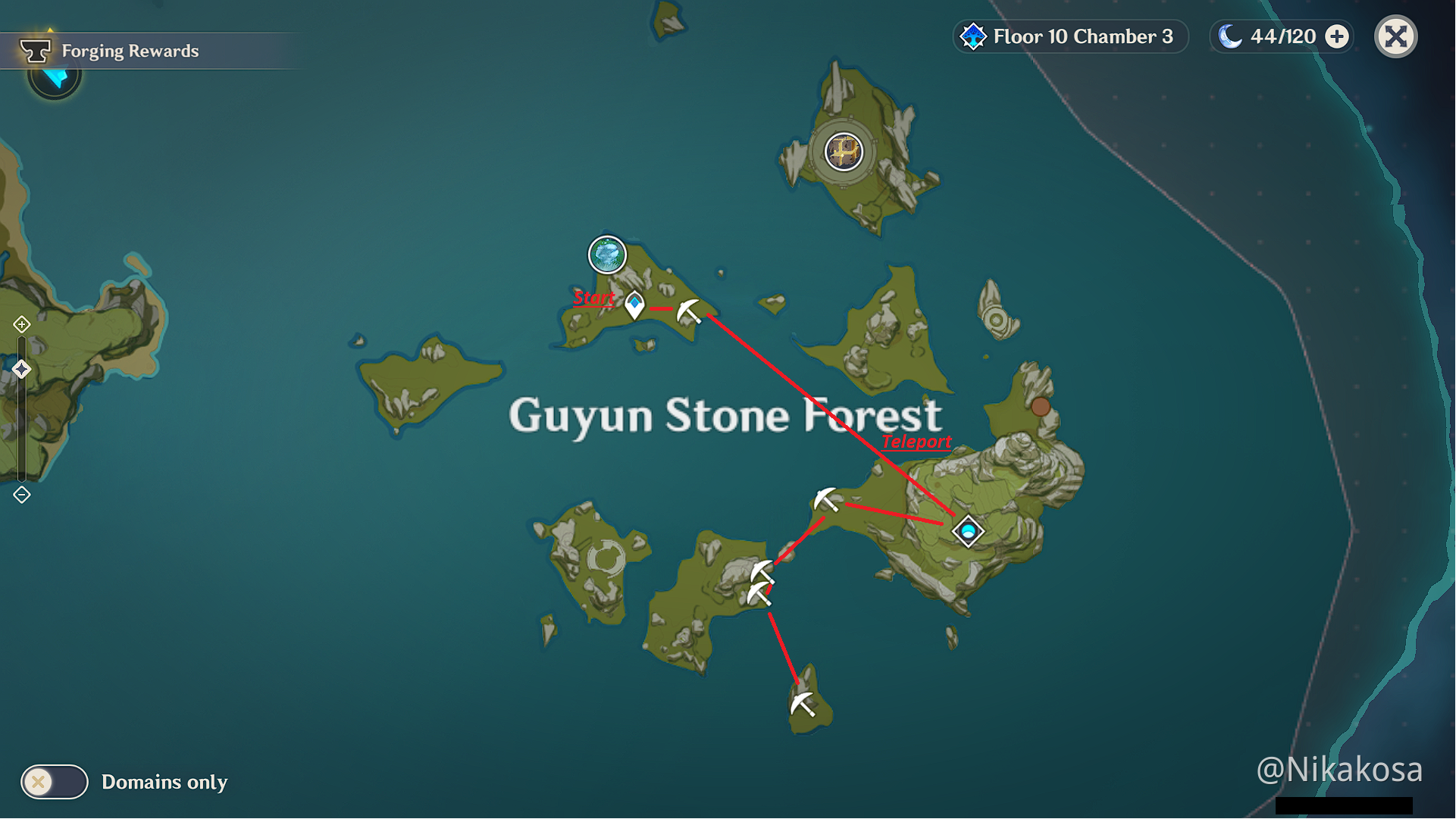Expand the zoom-in control on the left bar
1456x819 pixels.
pos(22,324)
